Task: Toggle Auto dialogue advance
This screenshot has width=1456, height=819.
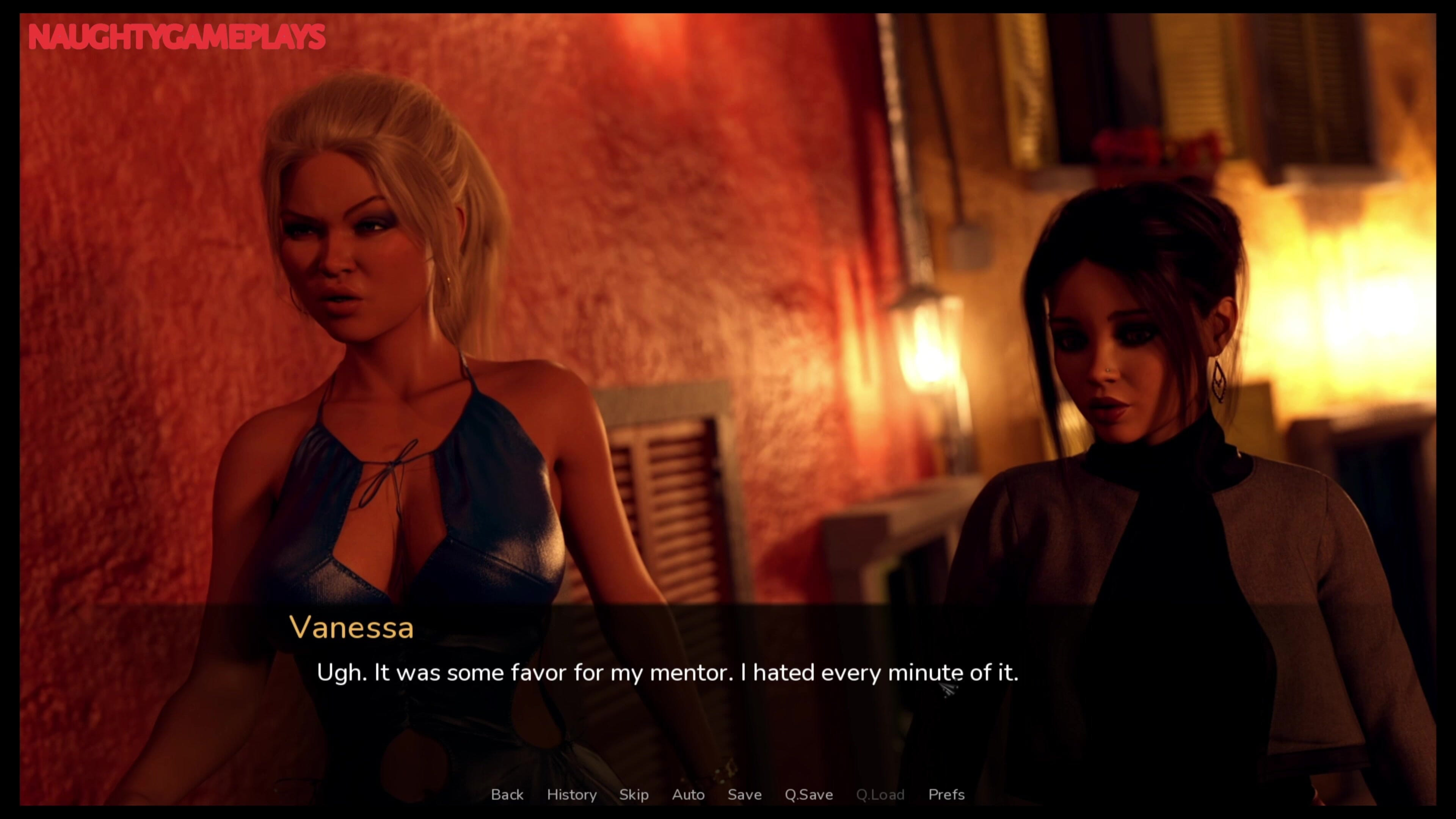Action: [x=688, y=795]
